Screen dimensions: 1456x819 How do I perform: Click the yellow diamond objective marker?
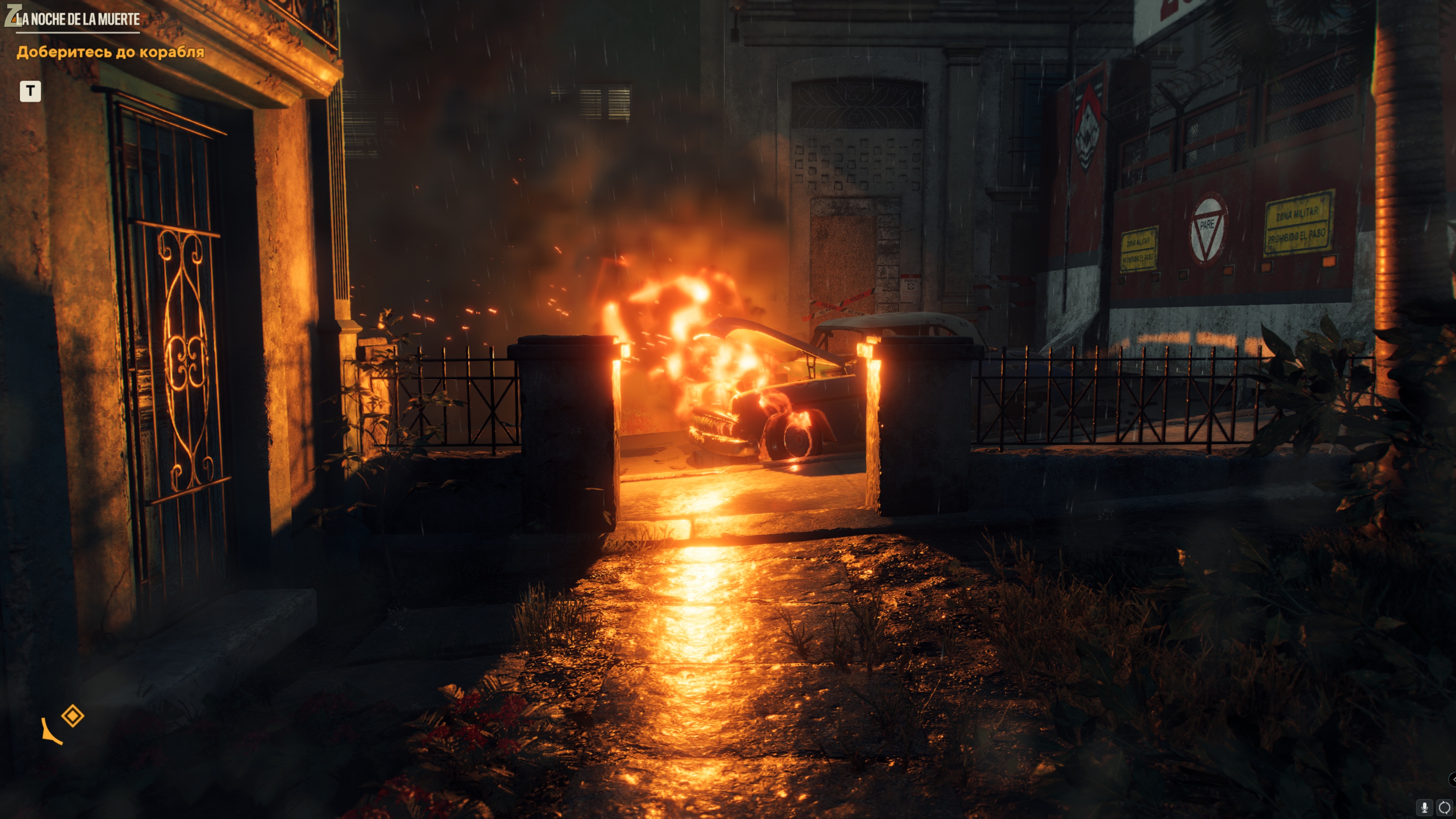[x=73, y=715]
